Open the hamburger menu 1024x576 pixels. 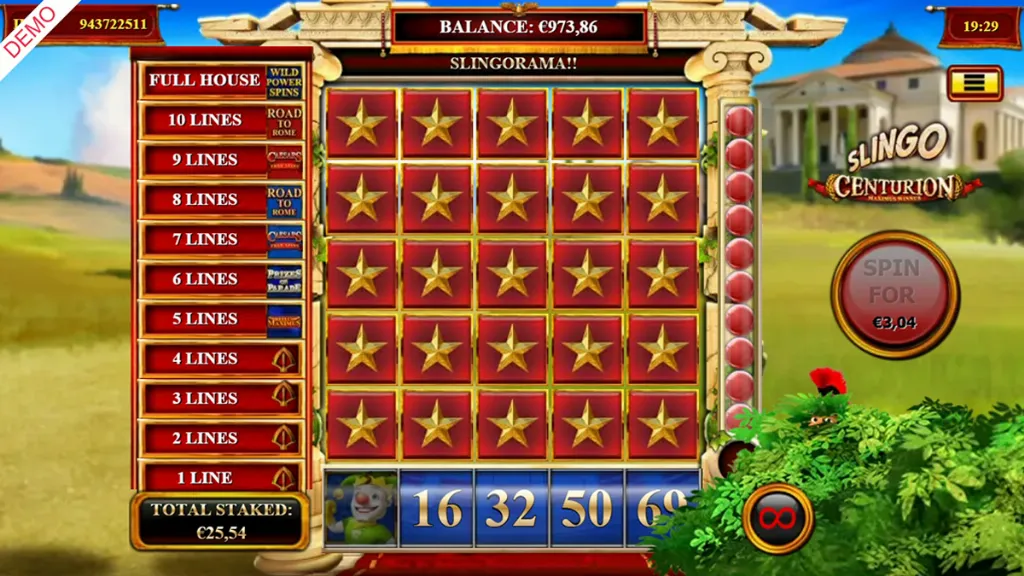click(974, 83)
